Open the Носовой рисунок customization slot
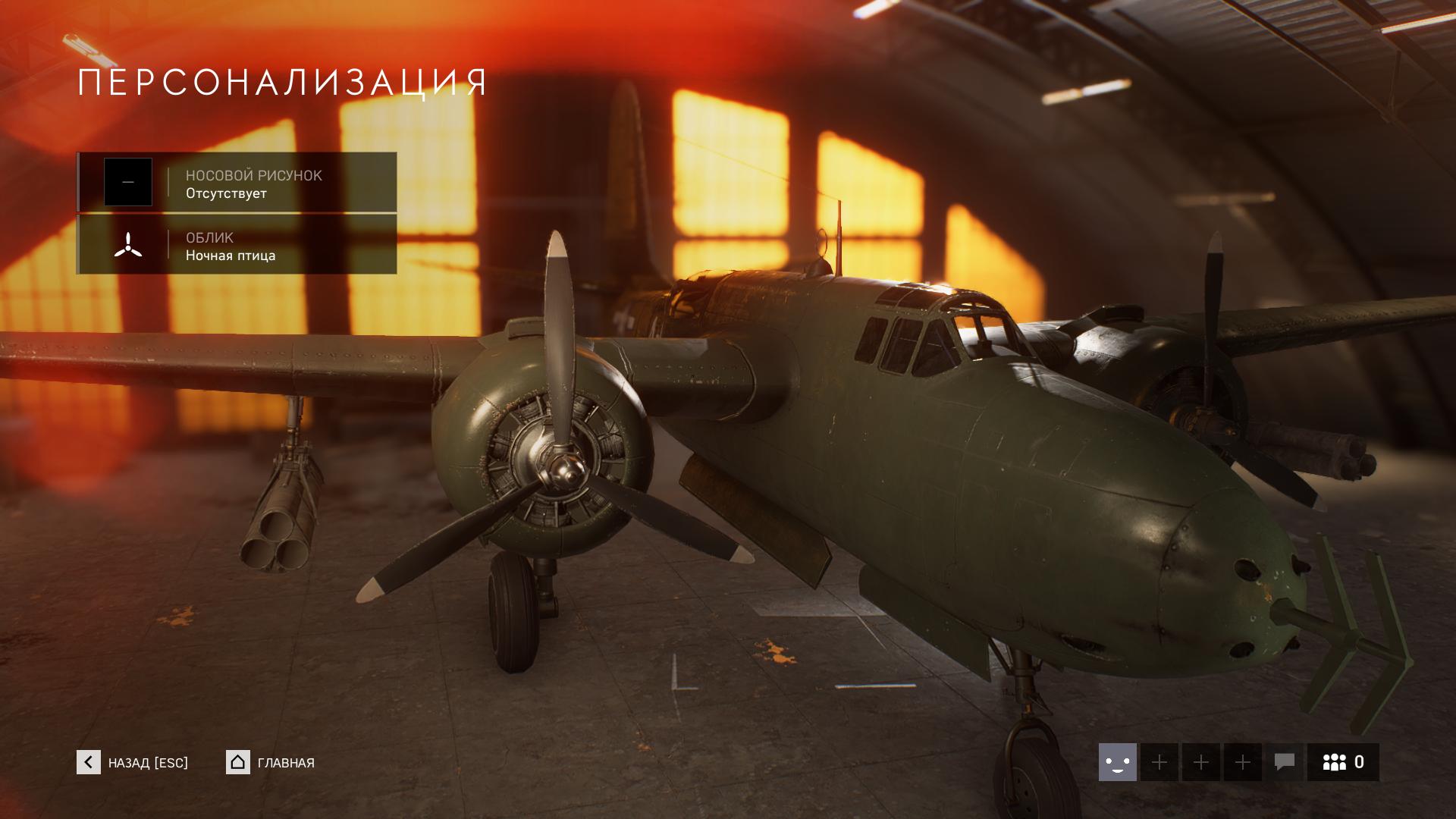 coord(237,182)
